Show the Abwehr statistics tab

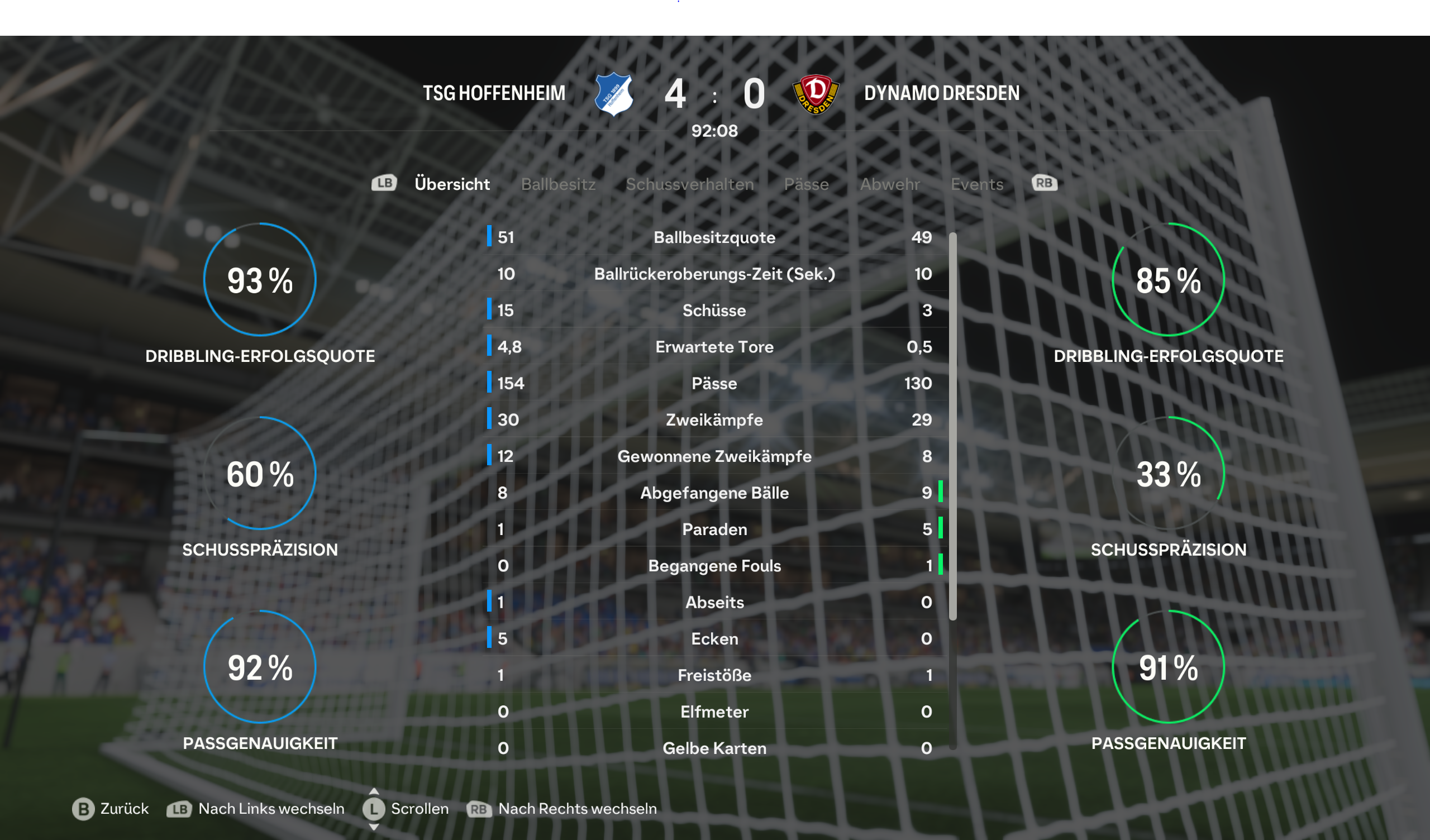tap(889, 184)
